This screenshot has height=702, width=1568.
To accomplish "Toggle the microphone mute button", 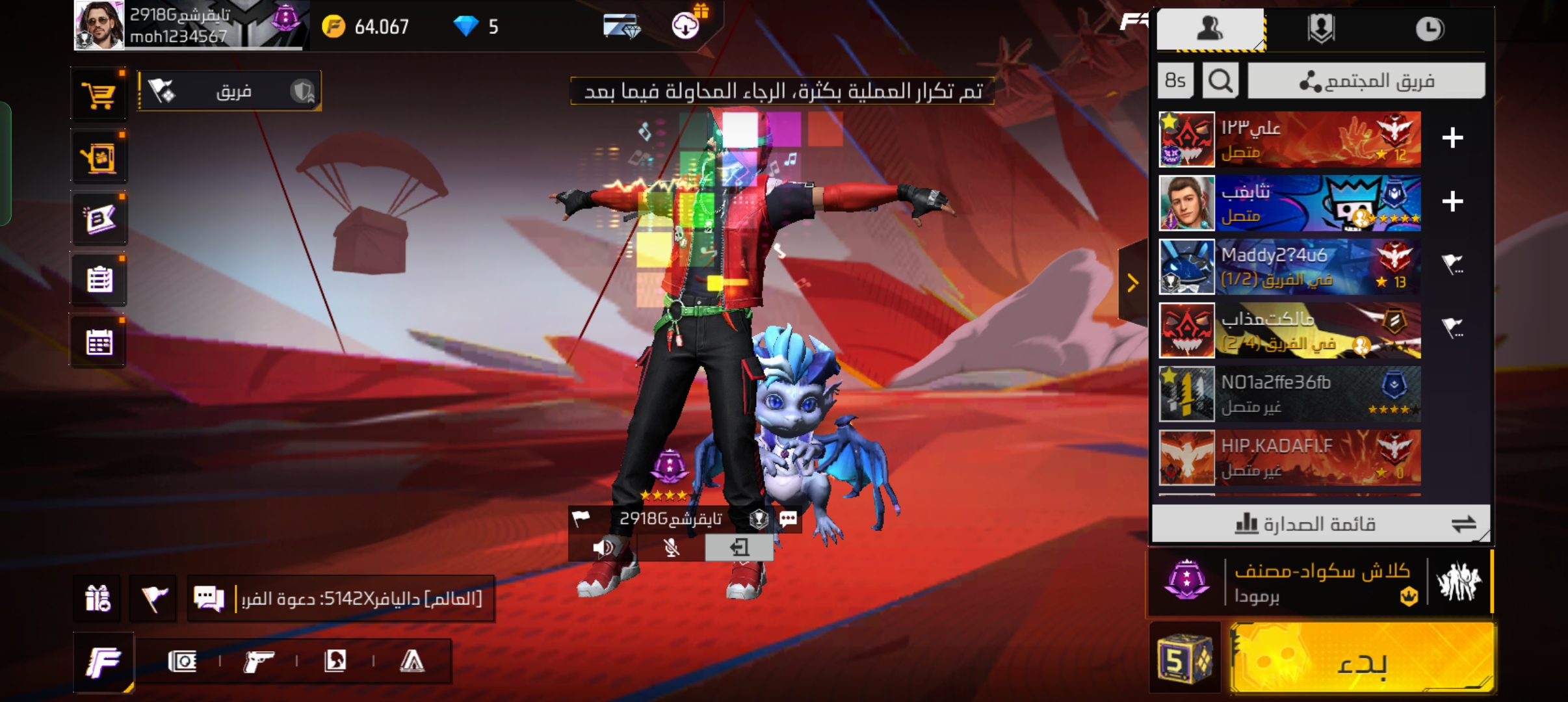I will 672,547.
